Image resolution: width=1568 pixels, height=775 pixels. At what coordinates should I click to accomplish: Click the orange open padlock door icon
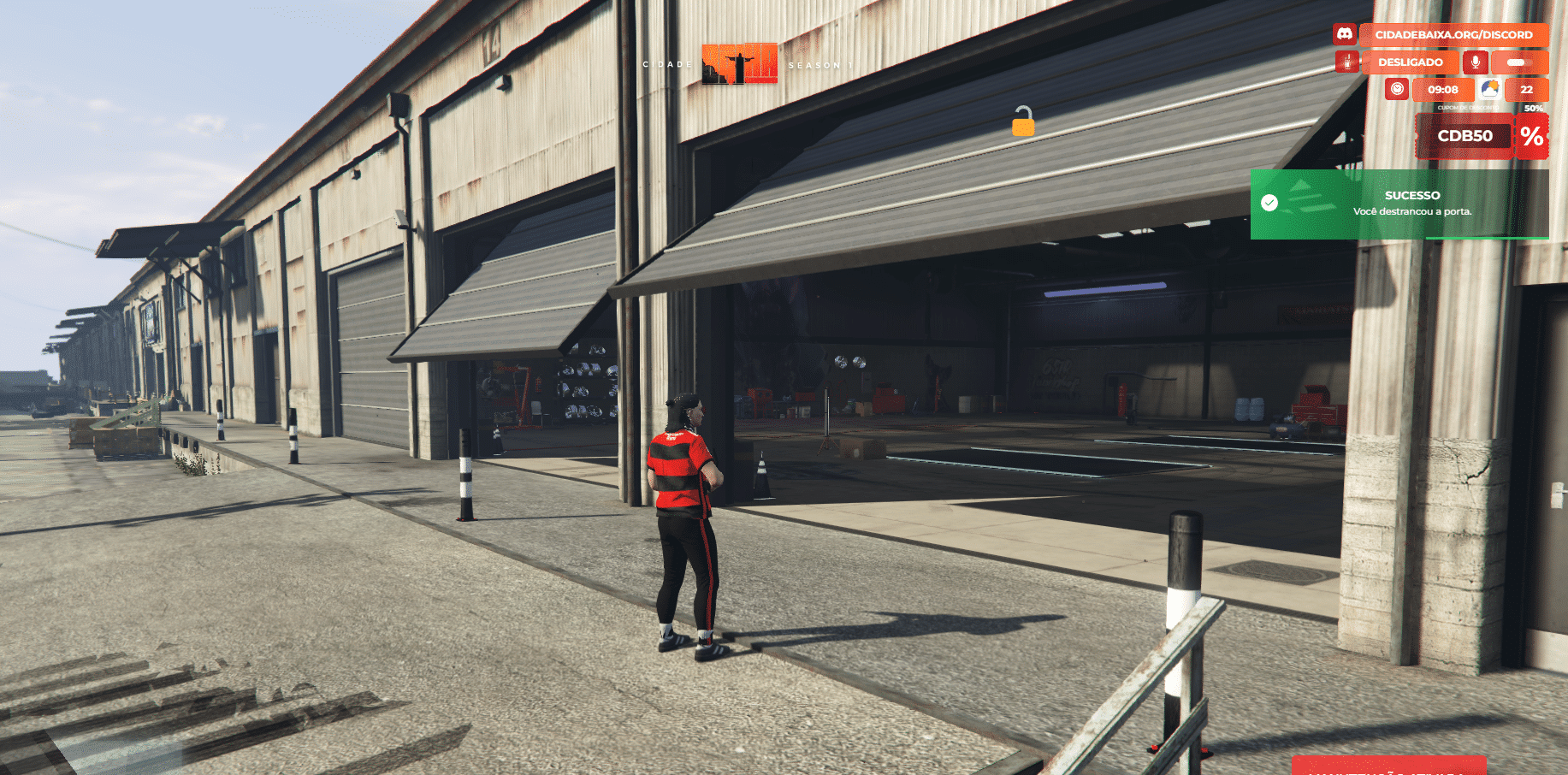pyautogui.click(x=1023, y=121)
